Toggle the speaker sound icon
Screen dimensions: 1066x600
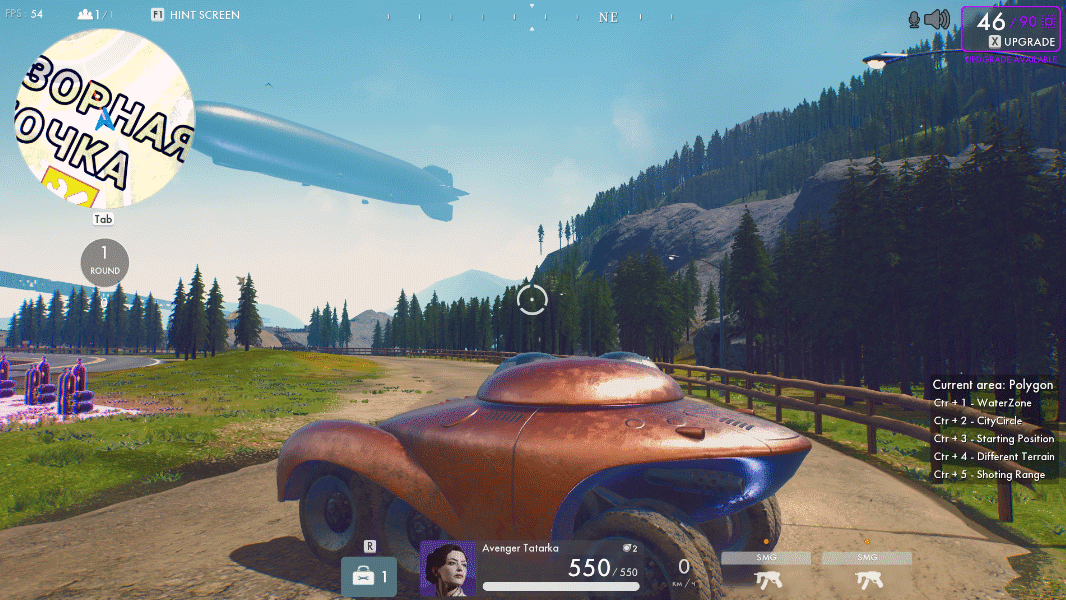936,19
